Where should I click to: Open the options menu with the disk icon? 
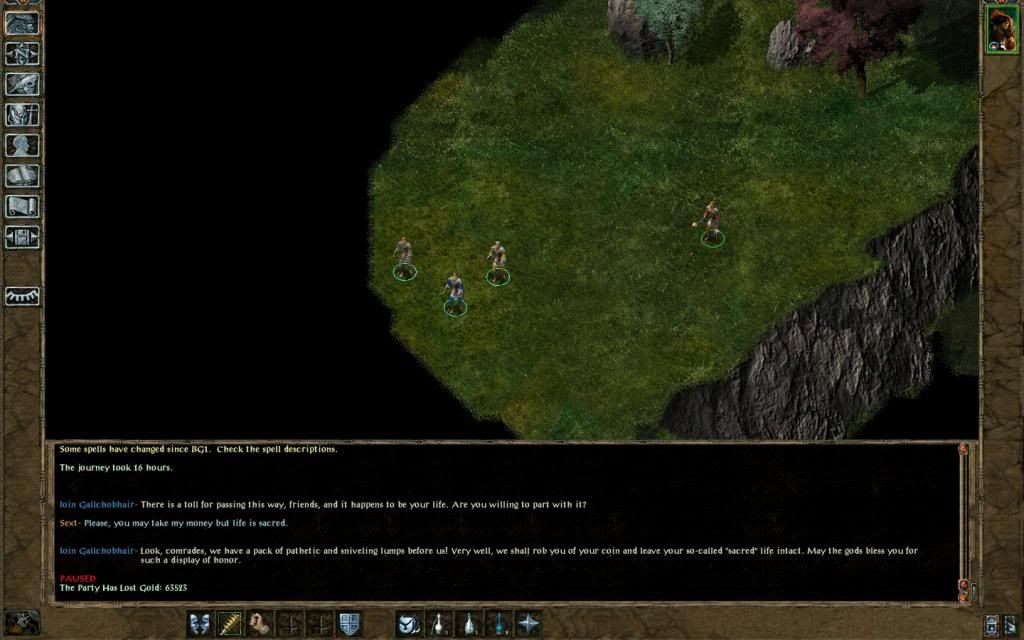(x=22, y=238)
